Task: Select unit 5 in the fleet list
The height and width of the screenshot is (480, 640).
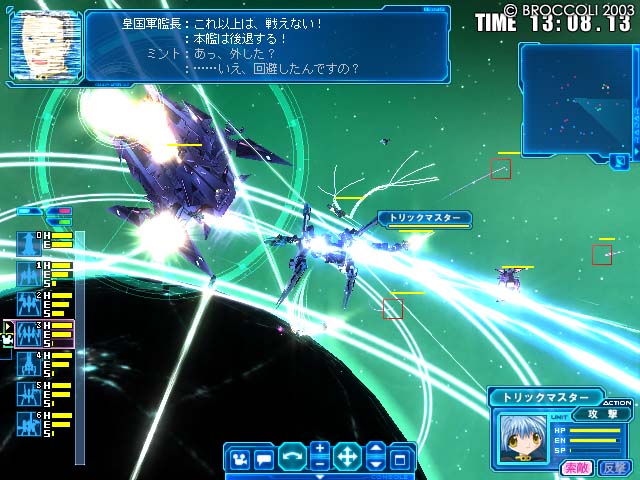Action: point(29,393)
